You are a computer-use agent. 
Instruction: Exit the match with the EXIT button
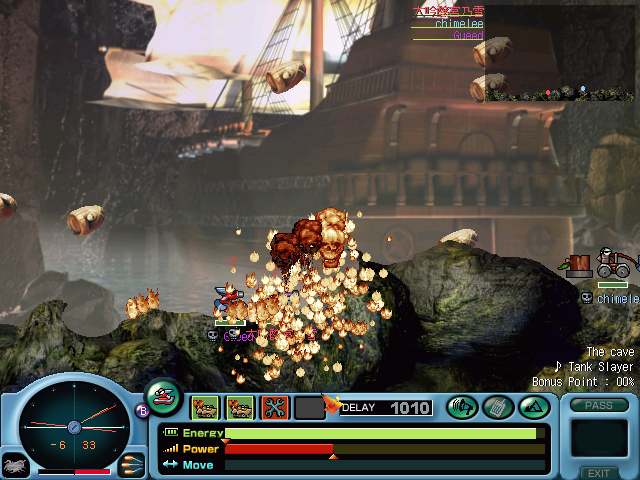pos(599,472)
